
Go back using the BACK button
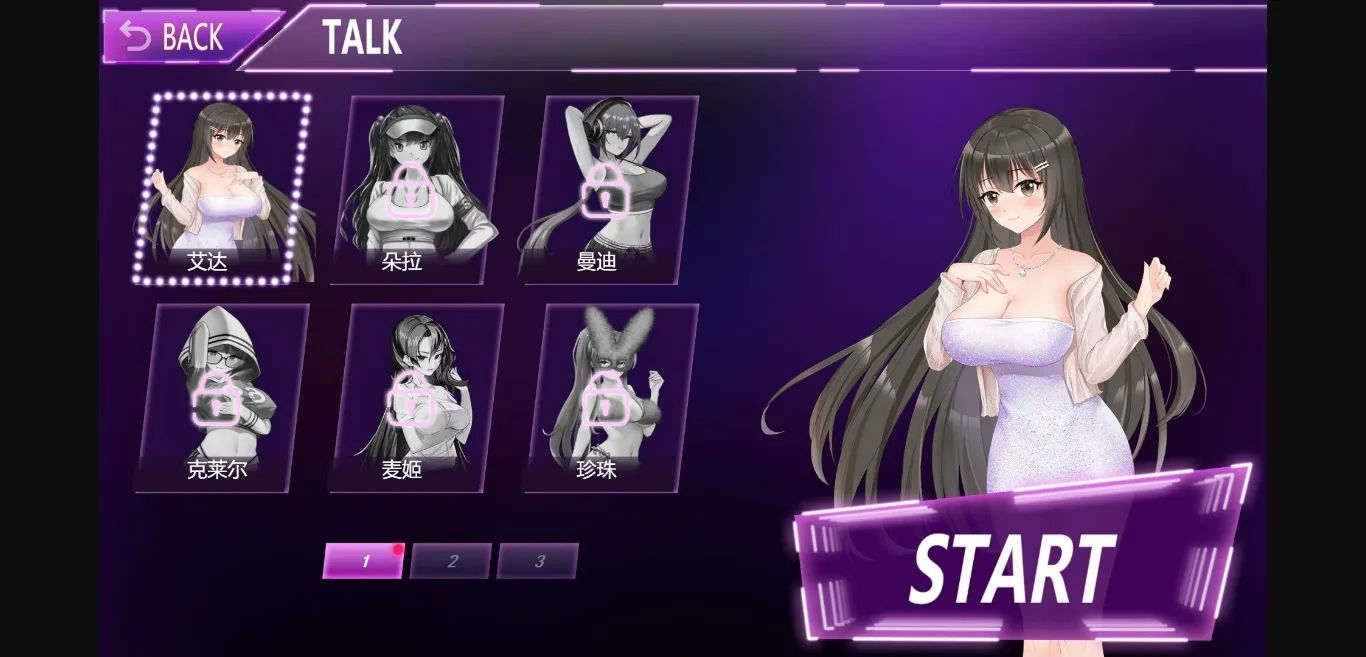[x=175, y=37]
